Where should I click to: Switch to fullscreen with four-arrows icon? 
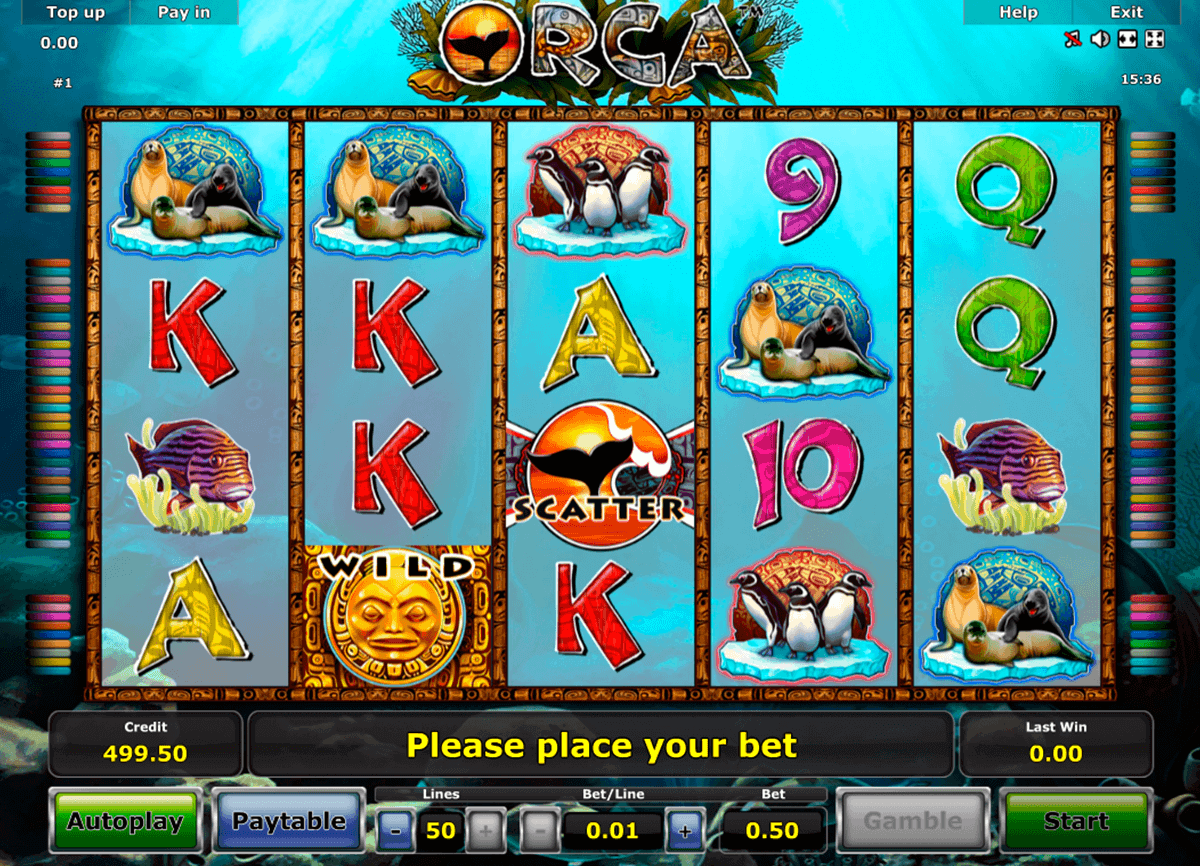1154,40
